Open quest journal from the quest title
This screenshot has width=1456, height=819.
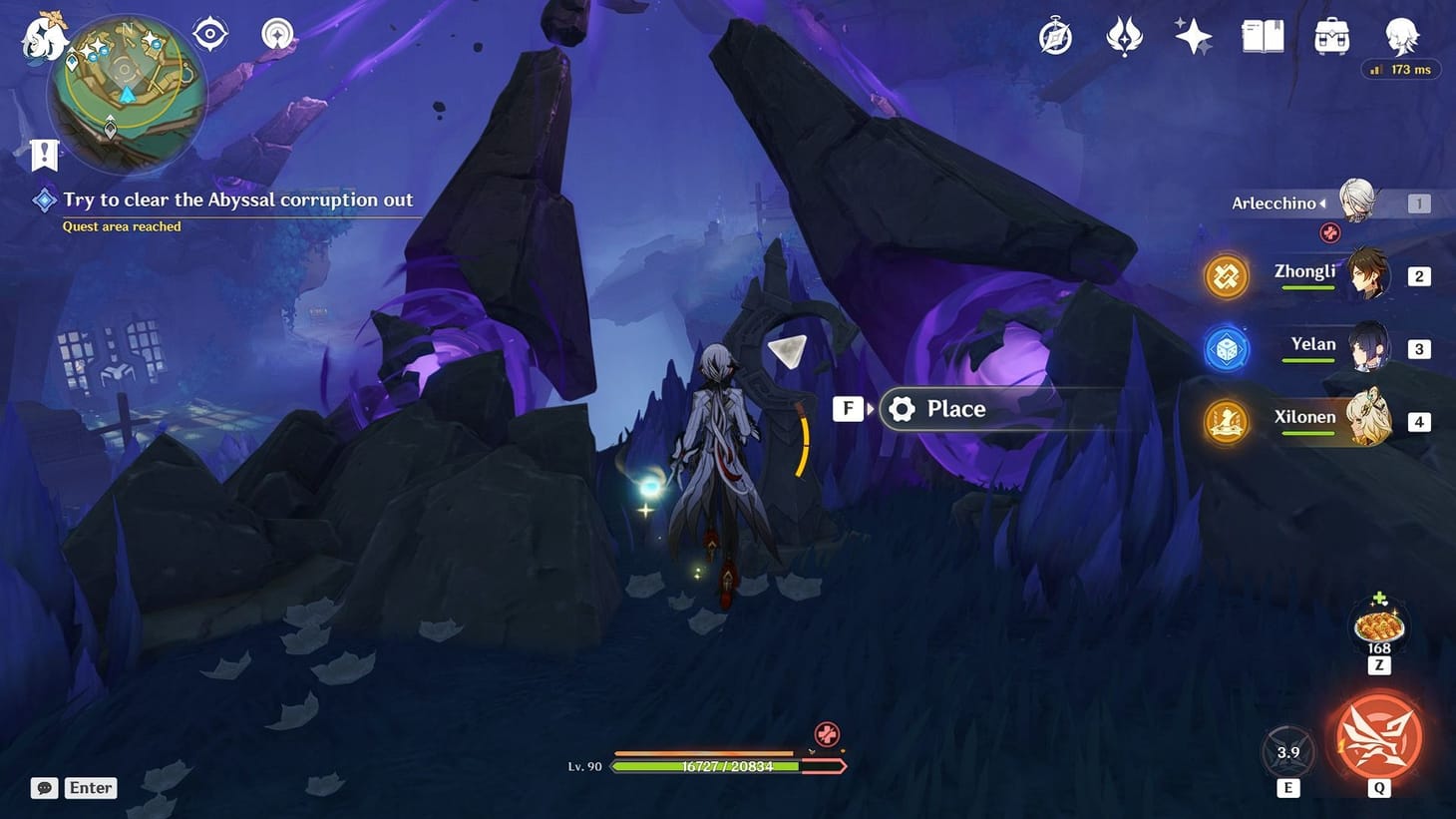(239, 200)
